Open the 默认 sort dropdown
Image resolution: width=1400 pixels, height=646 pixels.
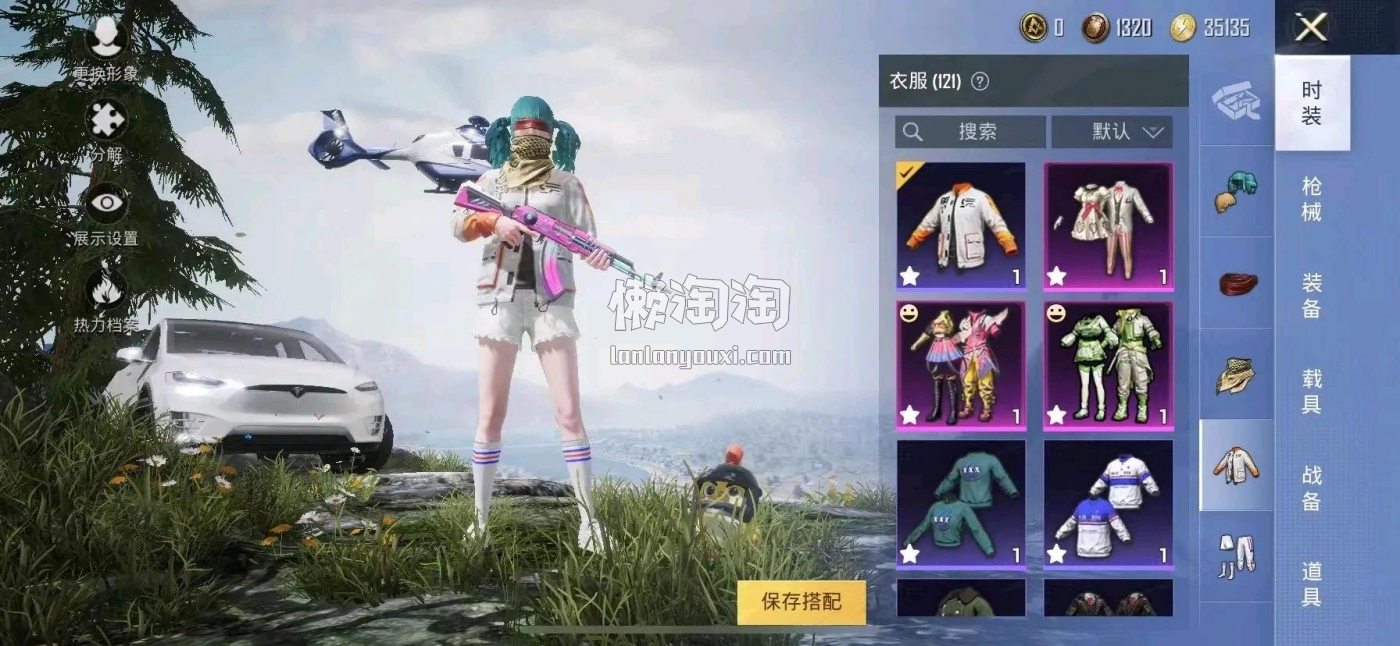(x=1112, y=132)
